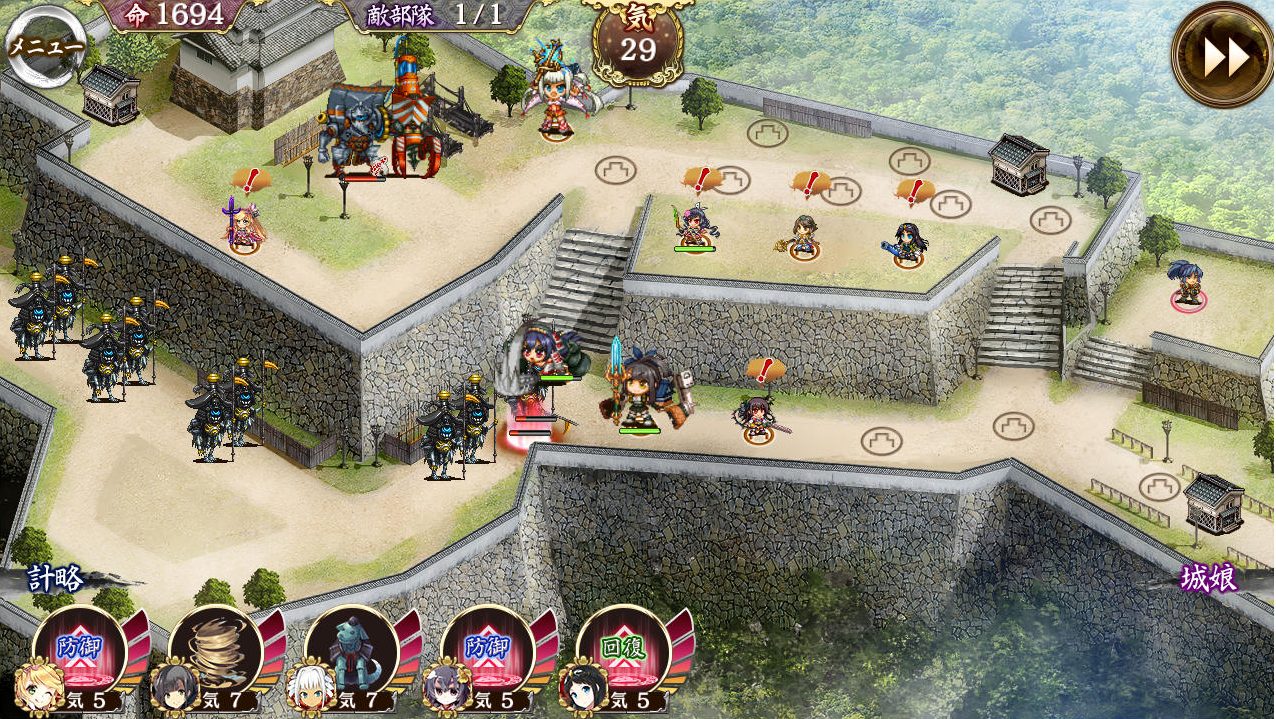Image resolution: width=1276 pixels, height=719 pixels.
Task: Select the 計略 stratagem label
Action: [56, 578]
